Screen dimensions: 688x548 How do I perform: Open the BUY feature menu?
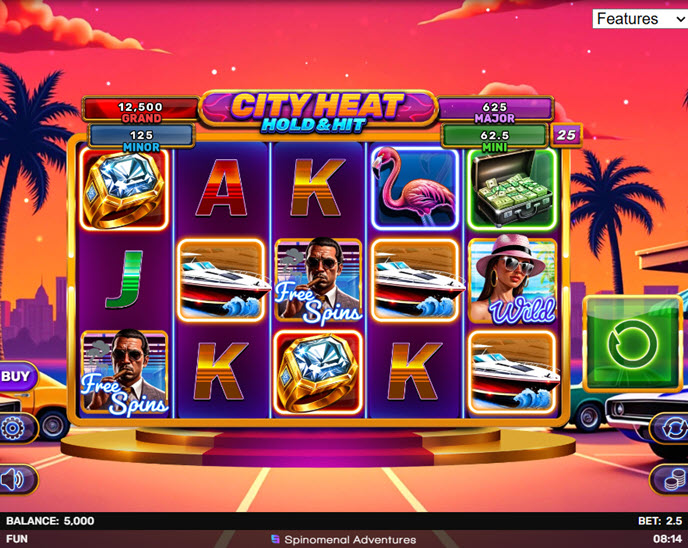[x=14, y=376]
